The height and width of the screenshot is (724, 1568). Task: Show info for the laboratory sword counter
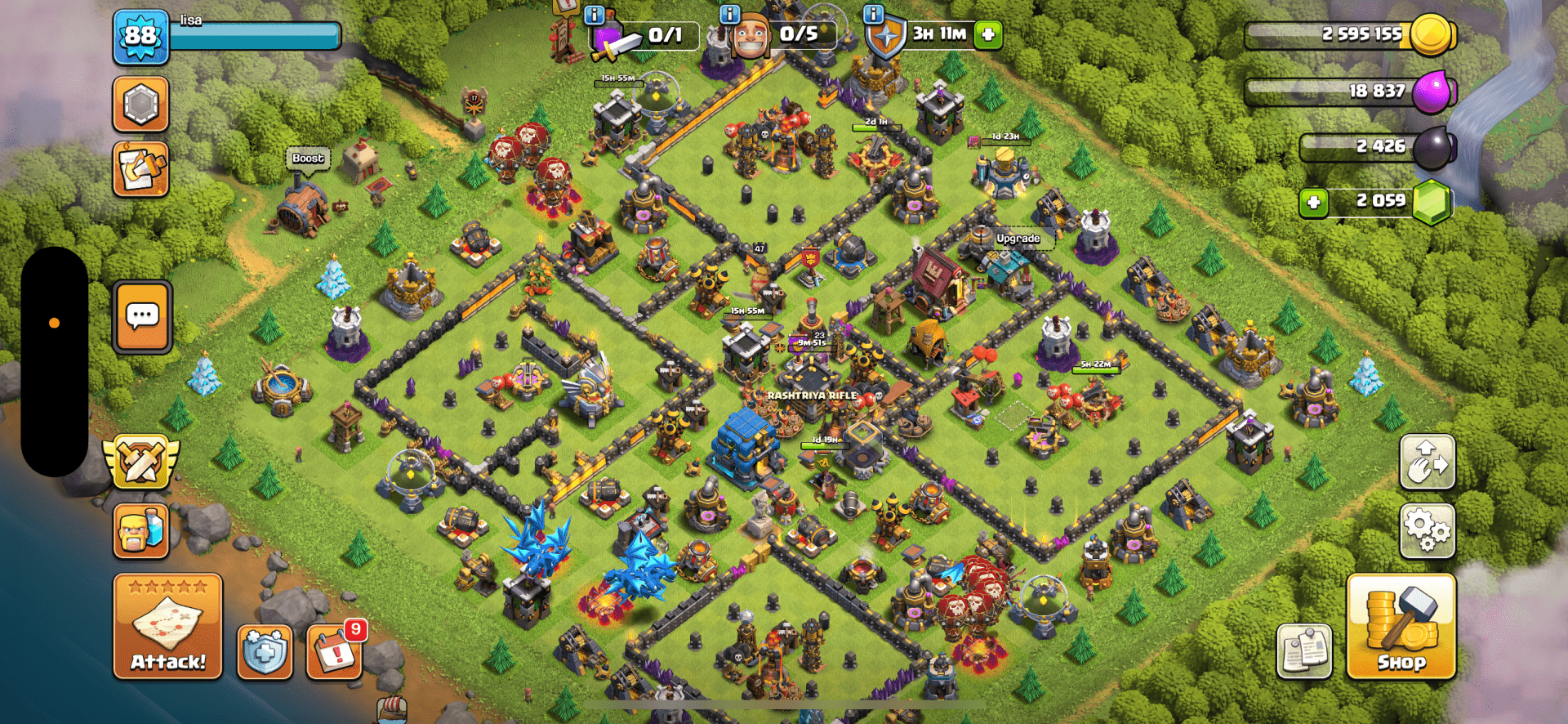click(x=594, y=14)
